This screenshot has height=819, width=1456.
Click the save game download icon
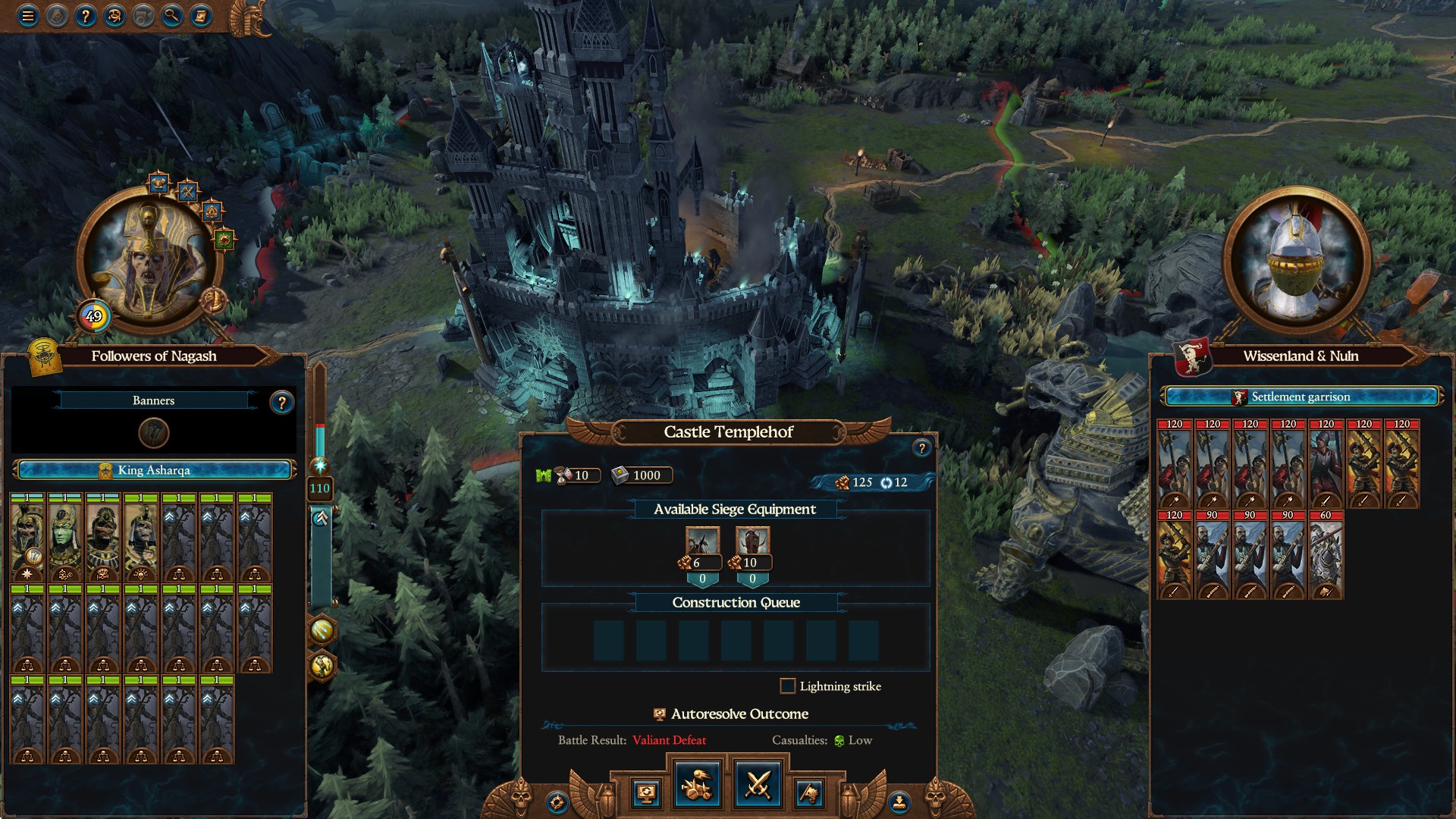click(x=899, y=802)
